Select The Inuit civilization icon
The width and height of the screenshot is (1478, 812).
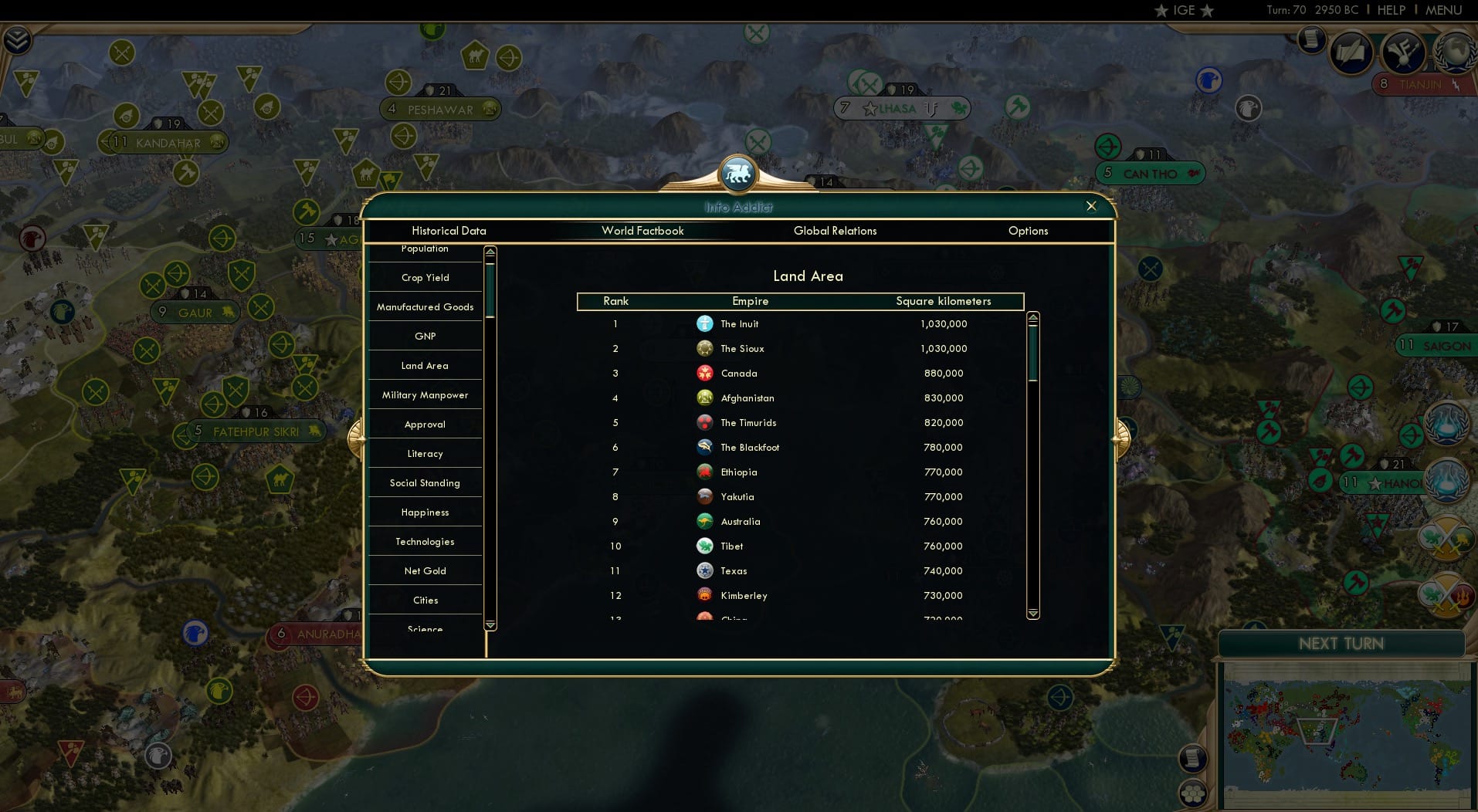[x=705, y=324]
